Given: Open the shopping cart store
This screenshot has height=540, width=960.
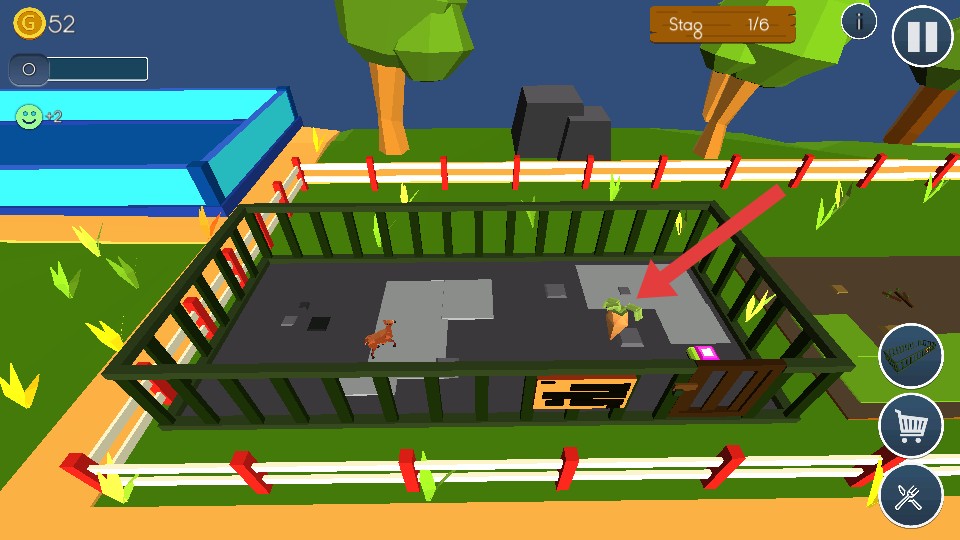Looking at the screenshot, I should tap(911, 426).
